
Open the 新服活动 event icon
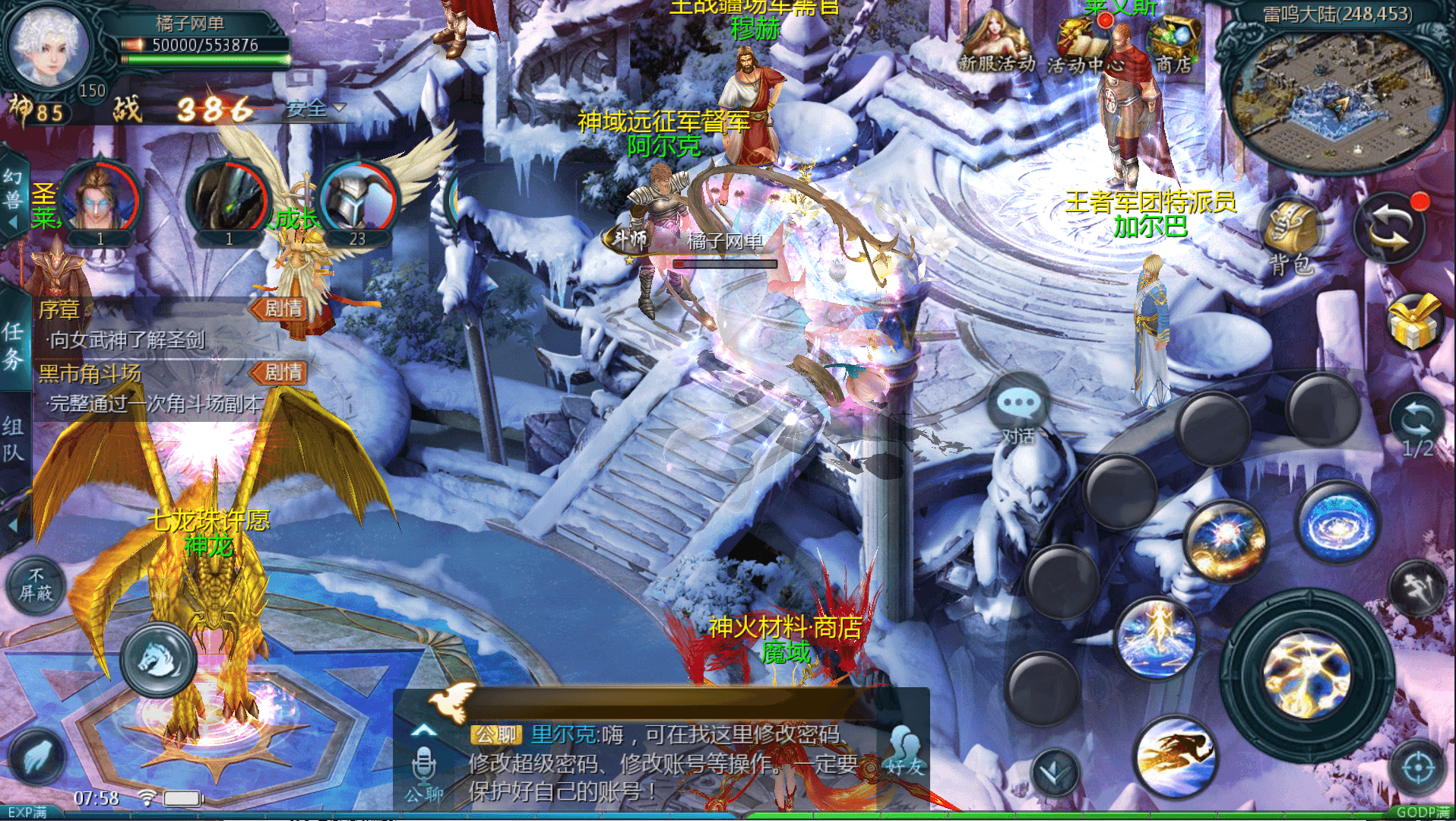pos(995,44)
